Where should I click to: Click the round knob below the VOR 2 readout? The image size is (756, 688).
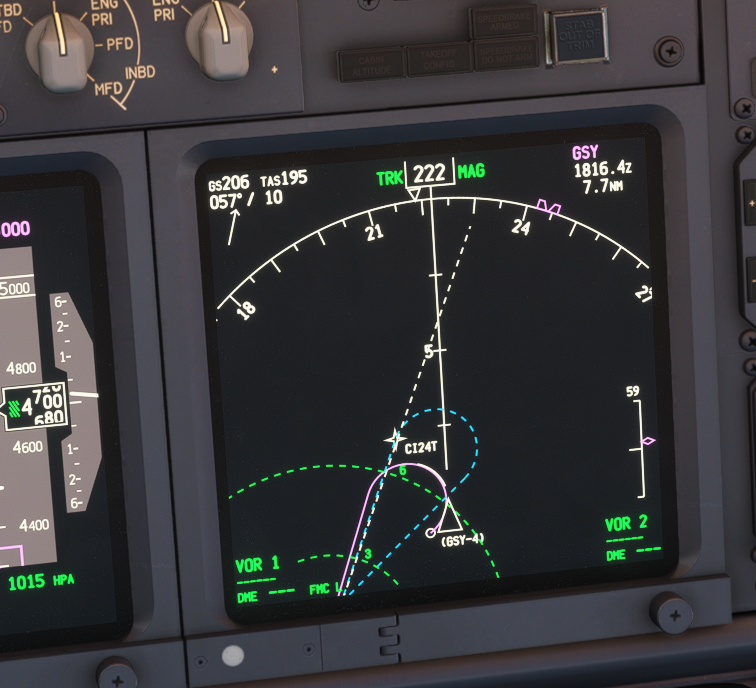671,611
